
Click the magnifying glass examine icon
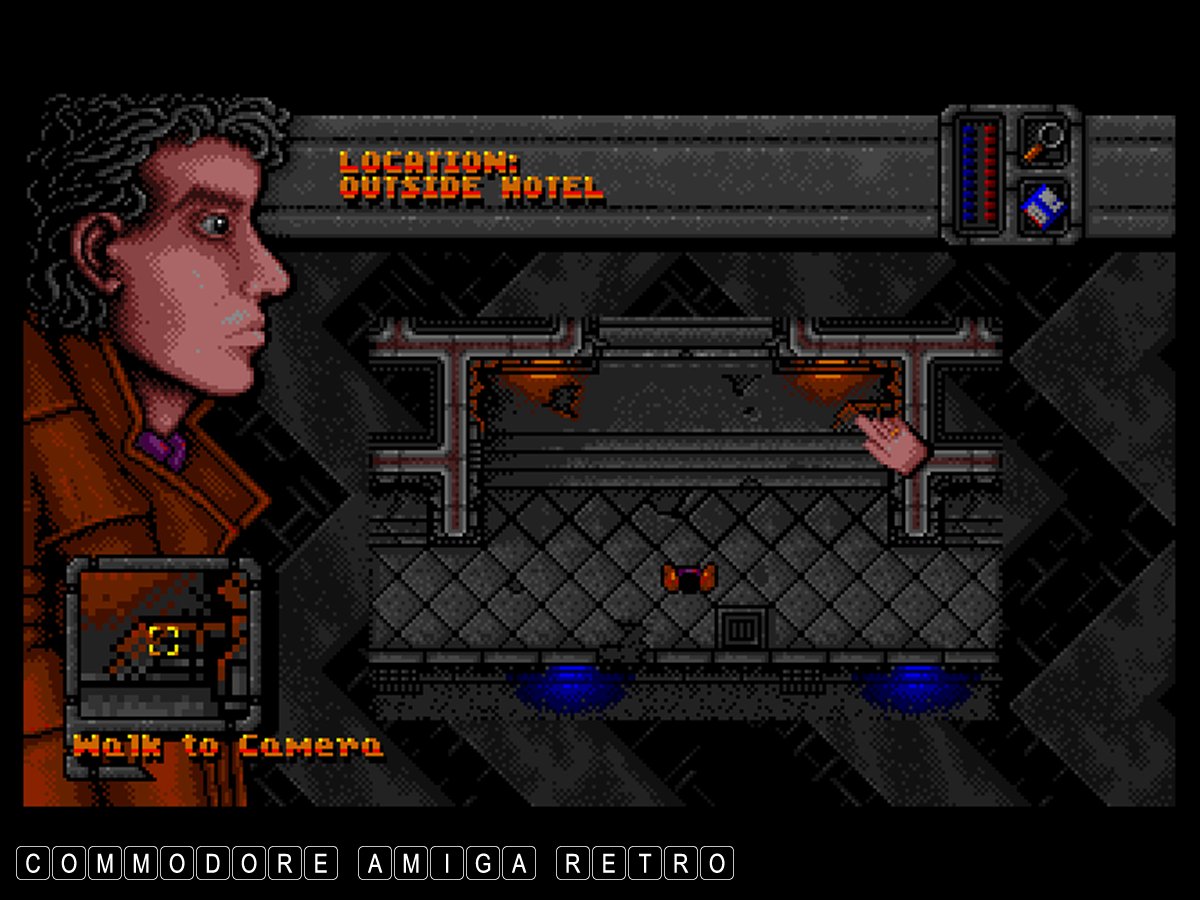click(1044, 141)
